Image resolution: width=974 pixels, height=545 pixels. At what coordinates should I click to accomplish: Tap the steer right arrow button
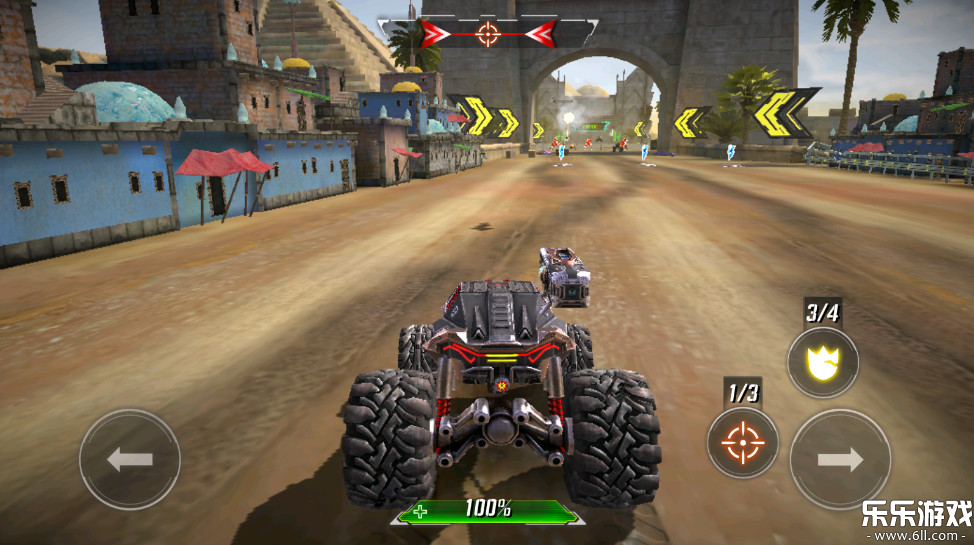(x=840, y=460)
